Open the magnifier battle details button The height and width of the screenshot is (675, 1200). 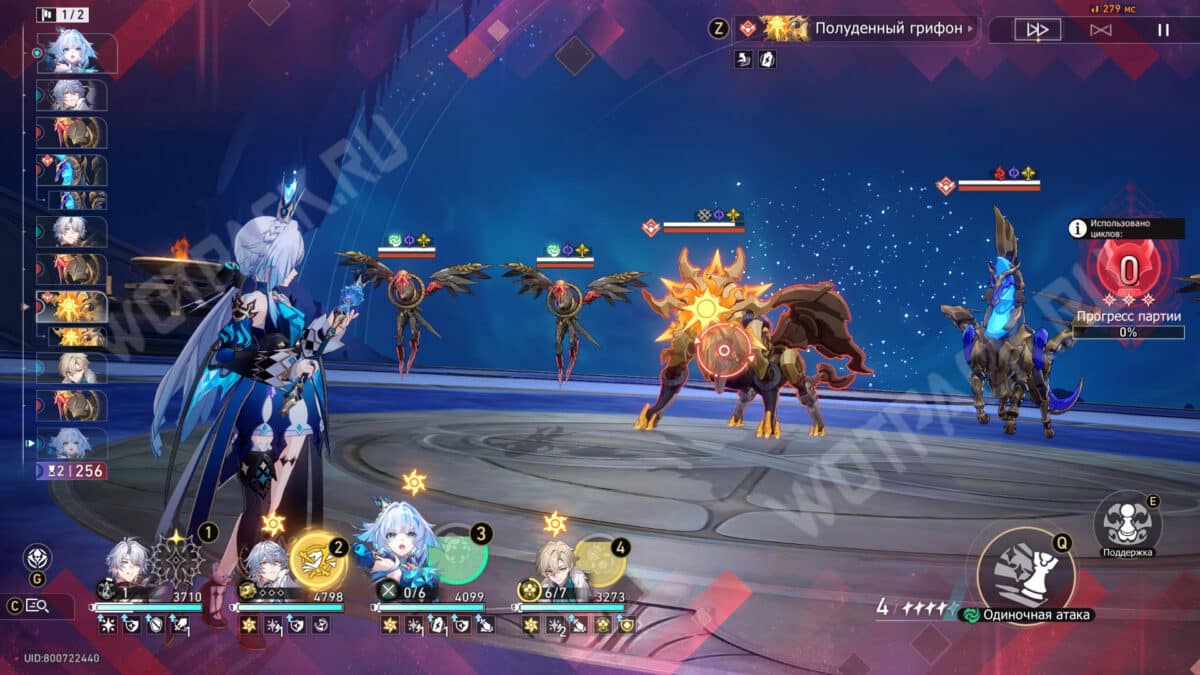click(38, 605)
